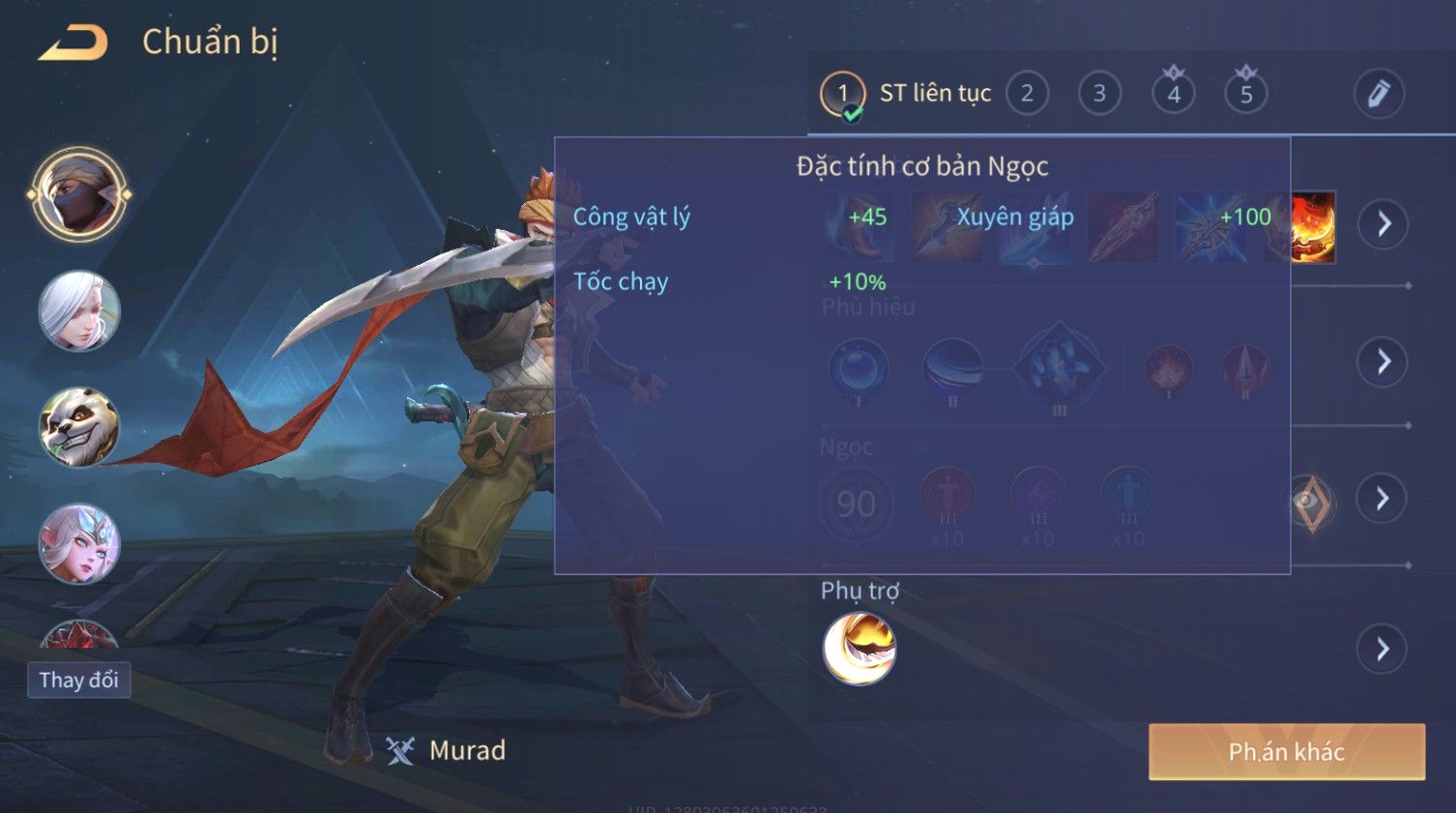Toggle the eye diamond icon
This screenshot has height=813, width=1456.
click(x=1312, y=502)
